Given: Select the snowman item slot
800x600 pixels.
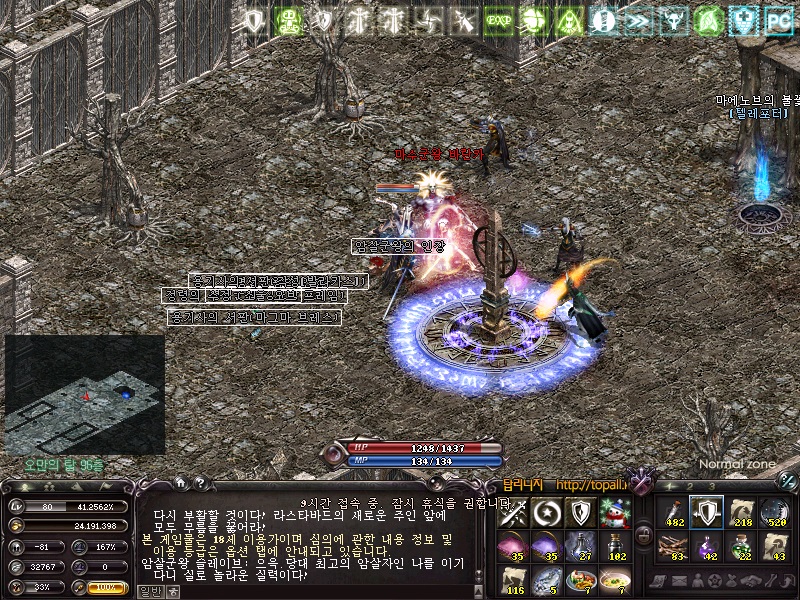Looking at the screenshot, I should tap(615, 513).
